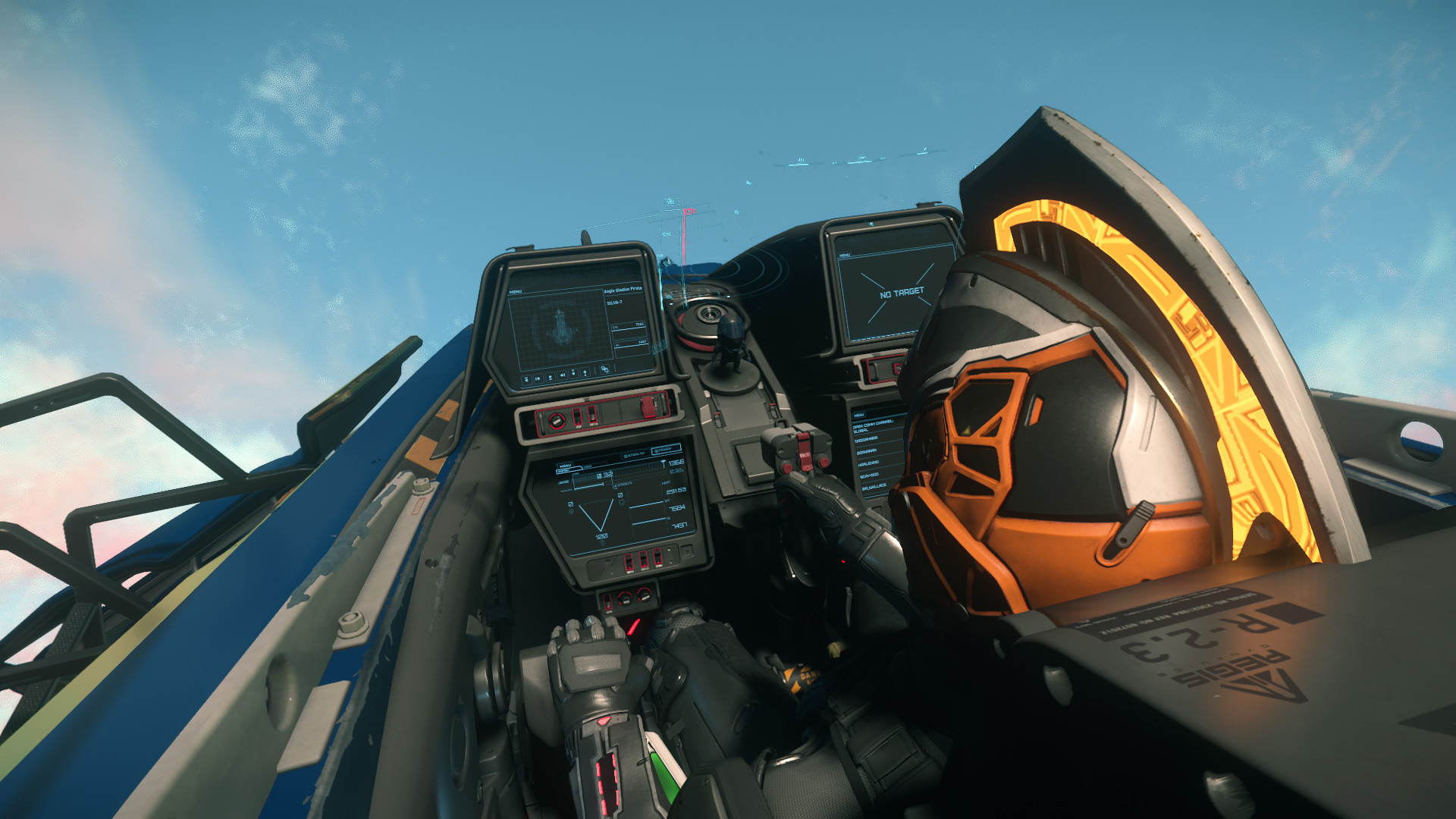Viewport: 1456px width, 819px height.
Task: Open the MENU on the ship status display
Action: click(516, 291)
